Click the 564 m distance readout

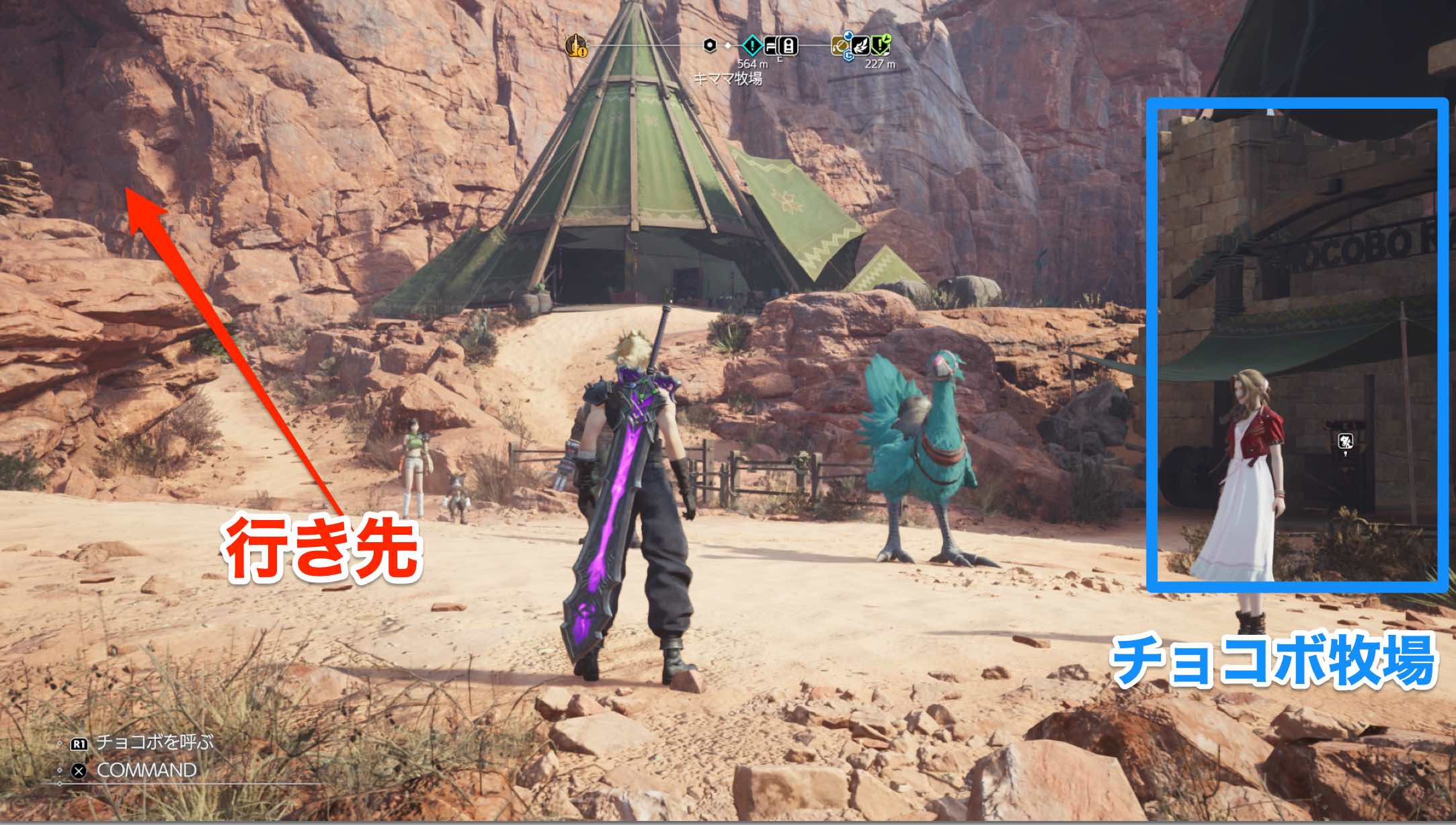coord(754,63)
